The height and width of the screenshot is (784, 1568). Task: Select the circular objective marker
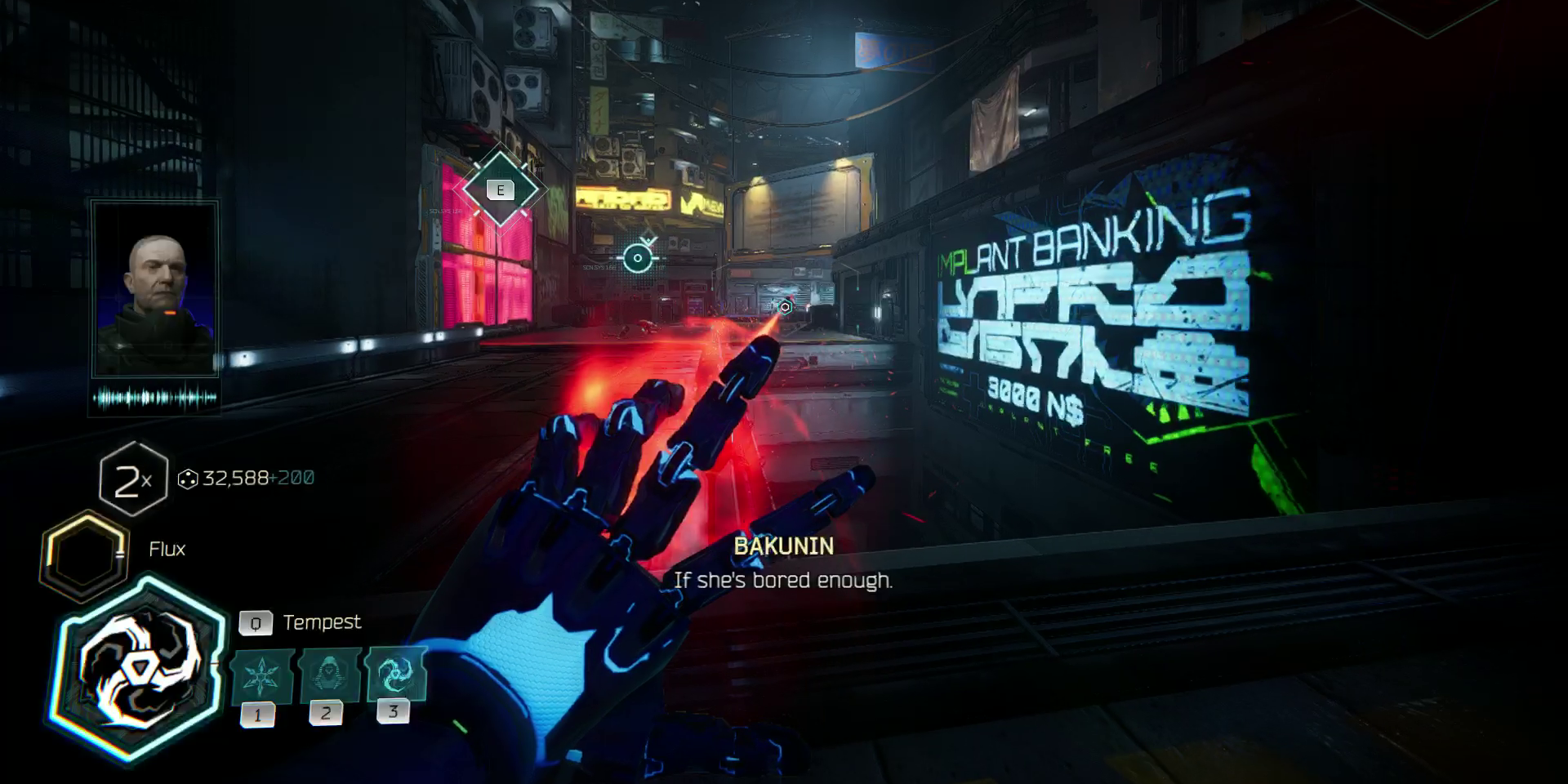coord(638,258)
